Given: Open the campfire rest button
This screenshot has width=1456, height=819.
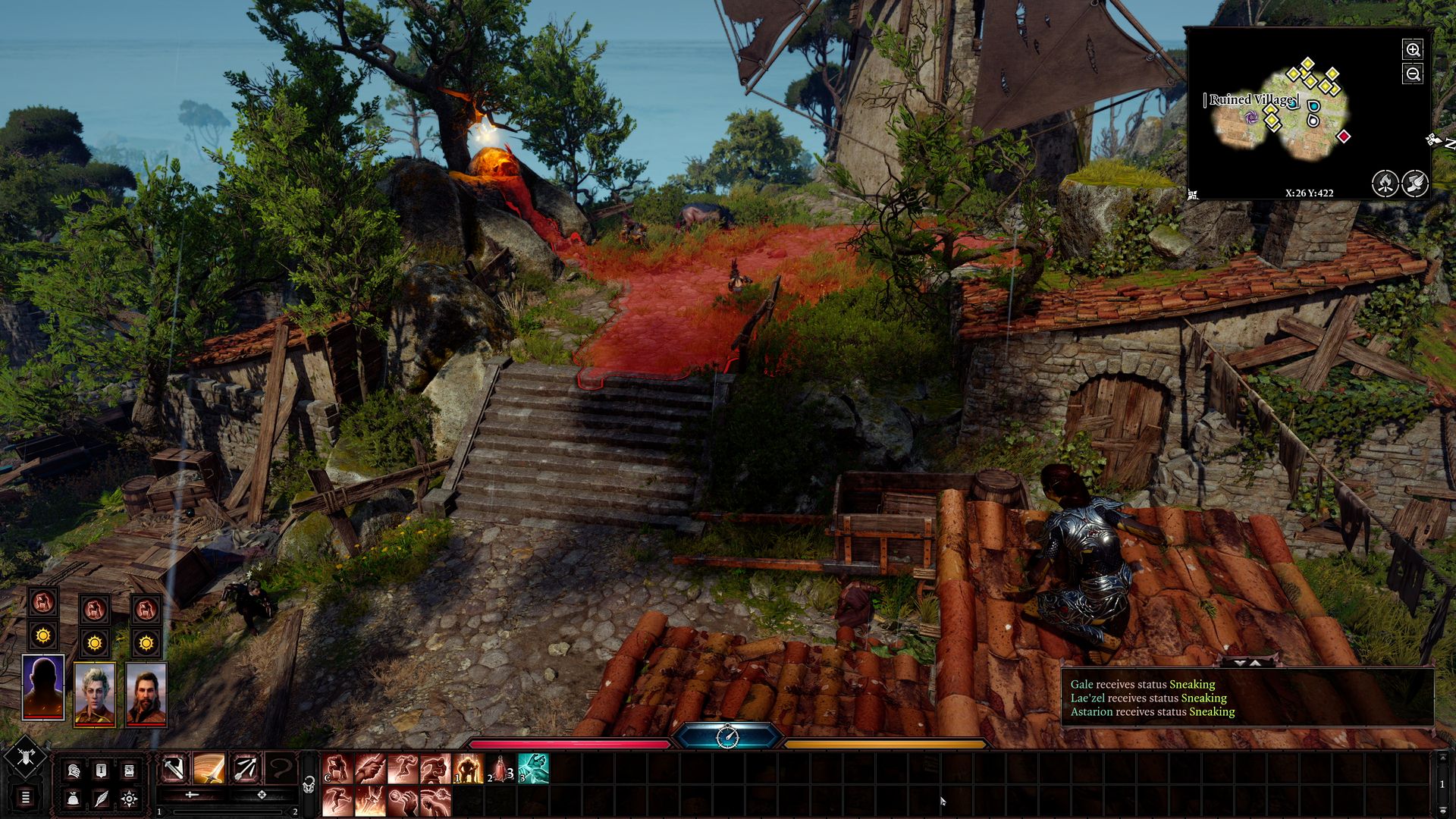Looking at the screenshot, I should pyautogui.click(x=1385, y=183).
